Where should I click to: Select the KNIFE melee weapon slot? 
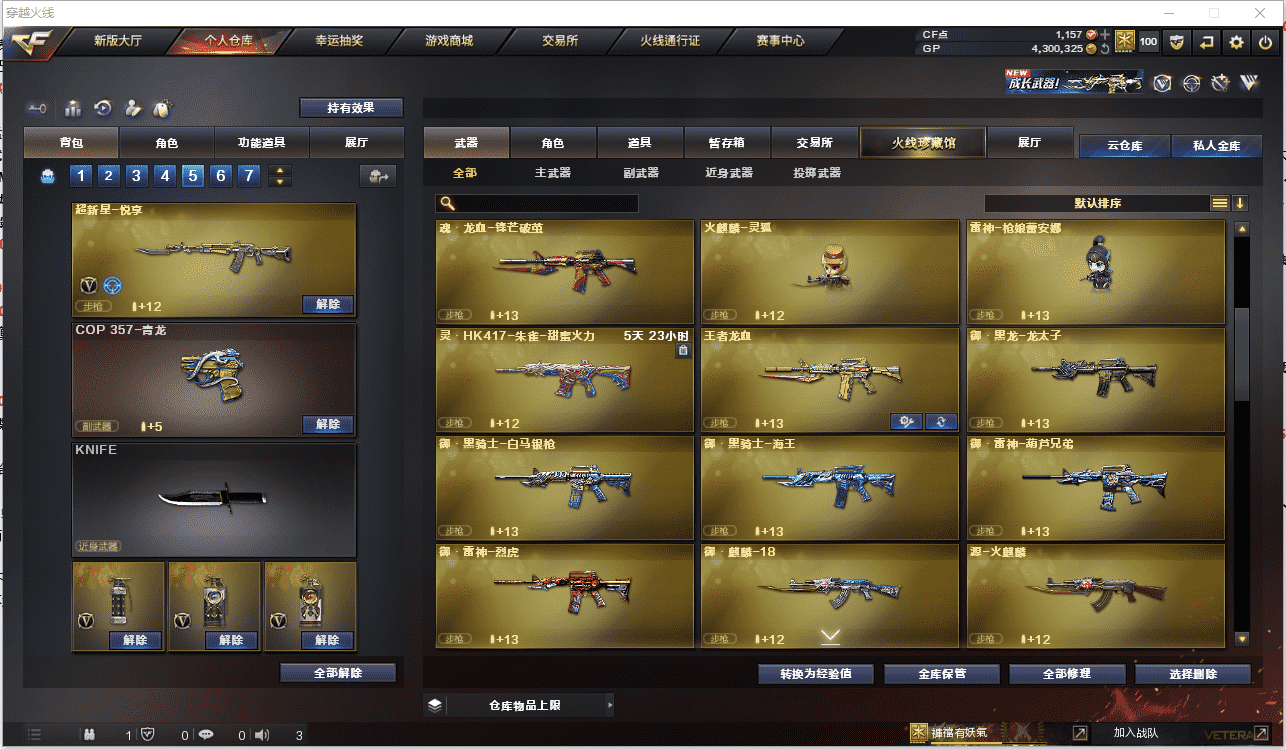tap(214, 499)
